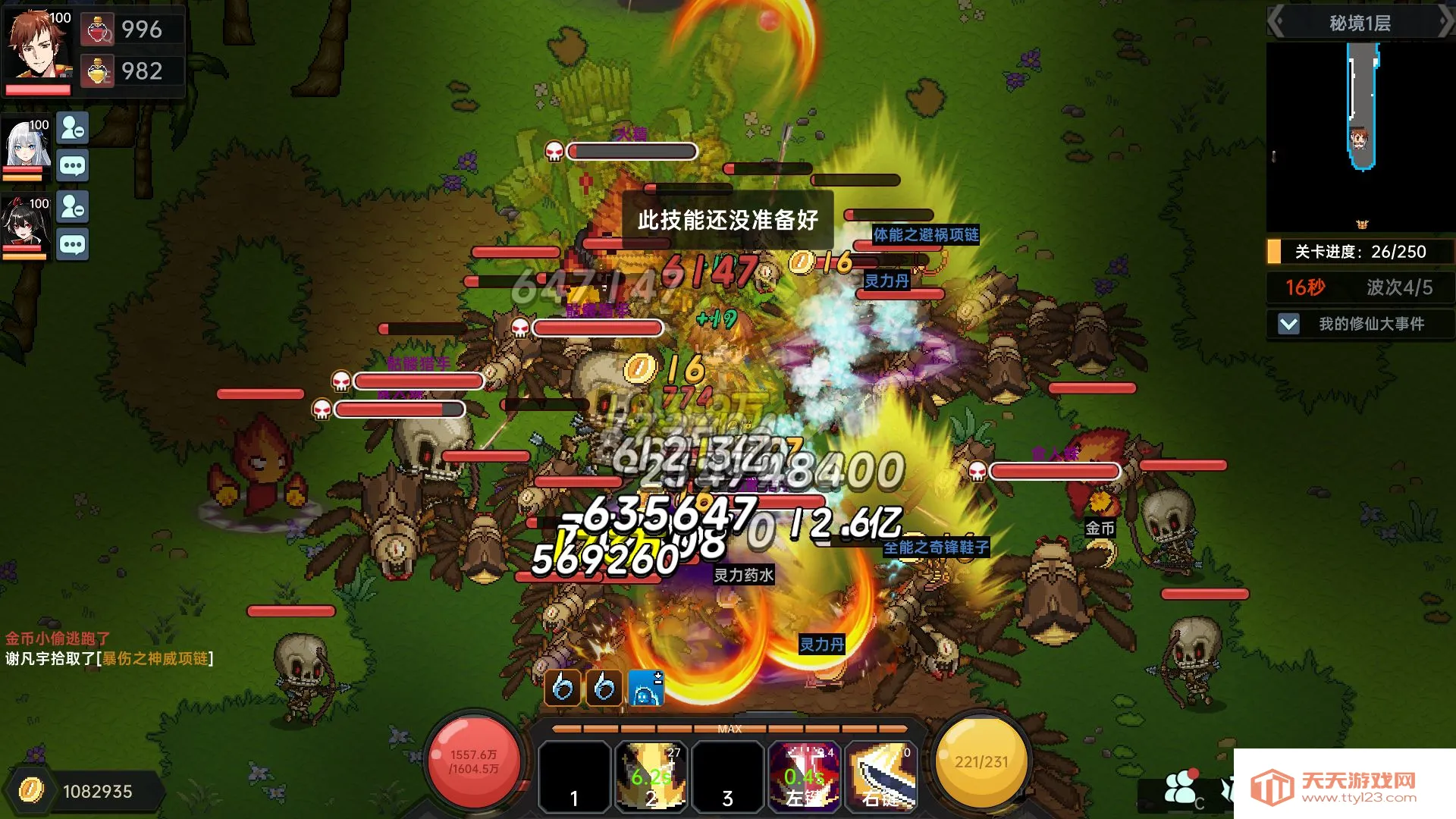Click the dungeon minimap
The image size is (1456, 819).
(1360, 136)
